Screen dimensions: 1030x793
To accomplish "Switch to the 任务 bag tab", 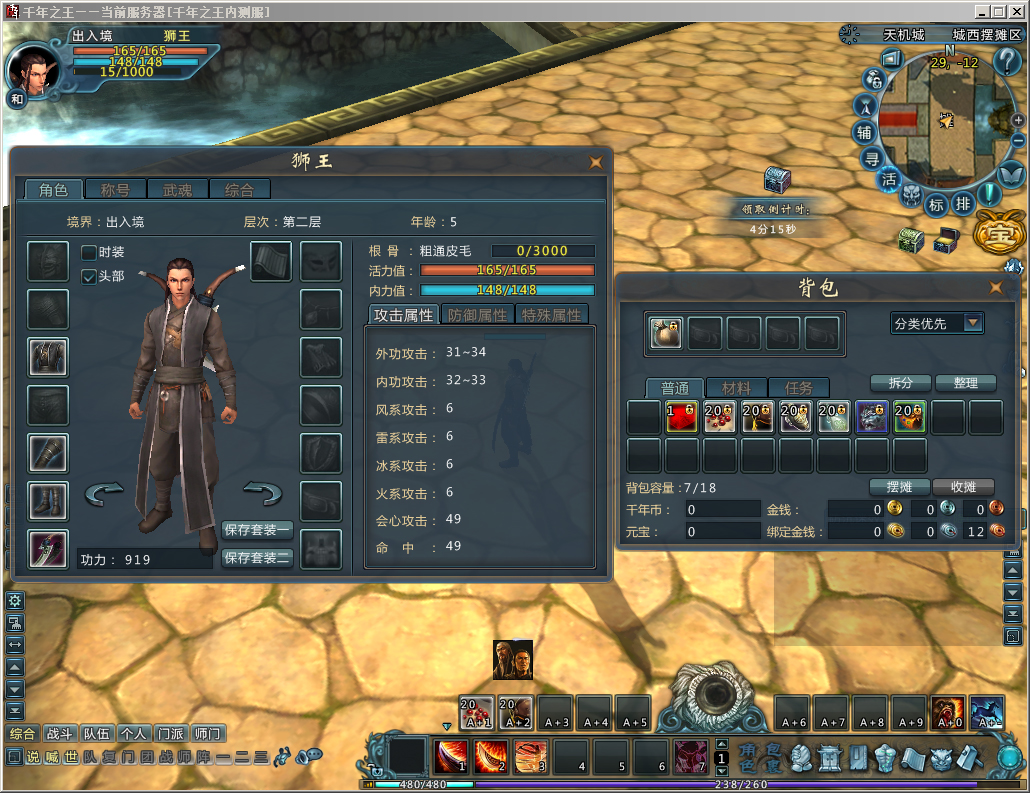I will [x=798, y=388].
